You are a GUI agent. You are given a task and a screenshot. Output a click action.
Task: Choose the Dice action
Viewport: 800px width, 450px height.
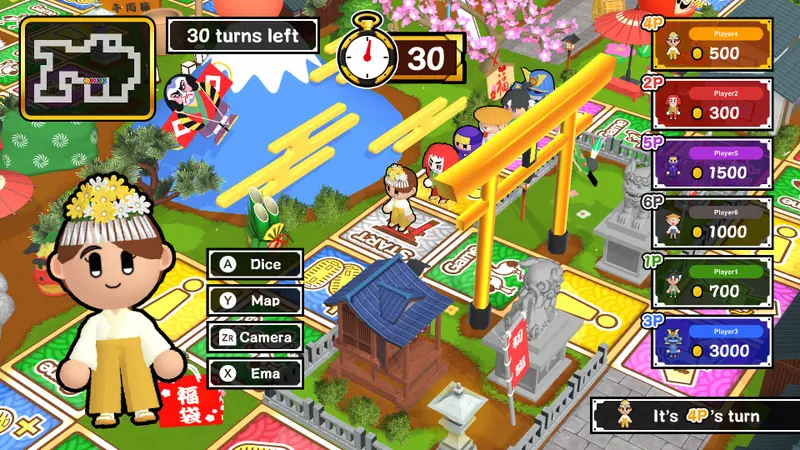click(255, 265)
